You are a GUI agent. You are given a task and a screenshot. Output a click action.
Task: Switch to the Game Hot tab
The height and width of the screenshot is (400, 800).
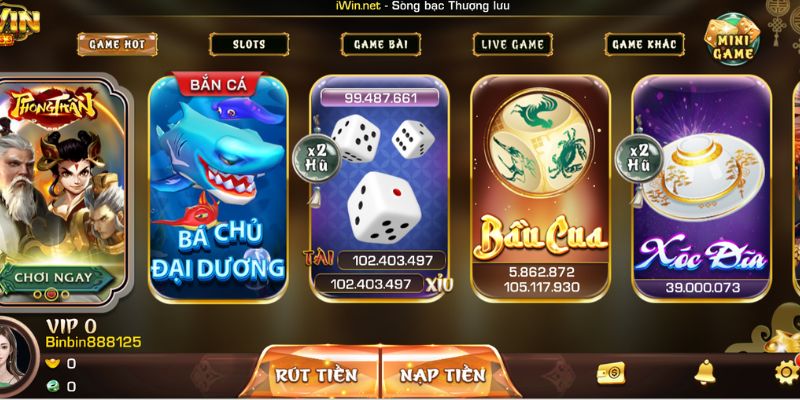[x=117, y=44]
